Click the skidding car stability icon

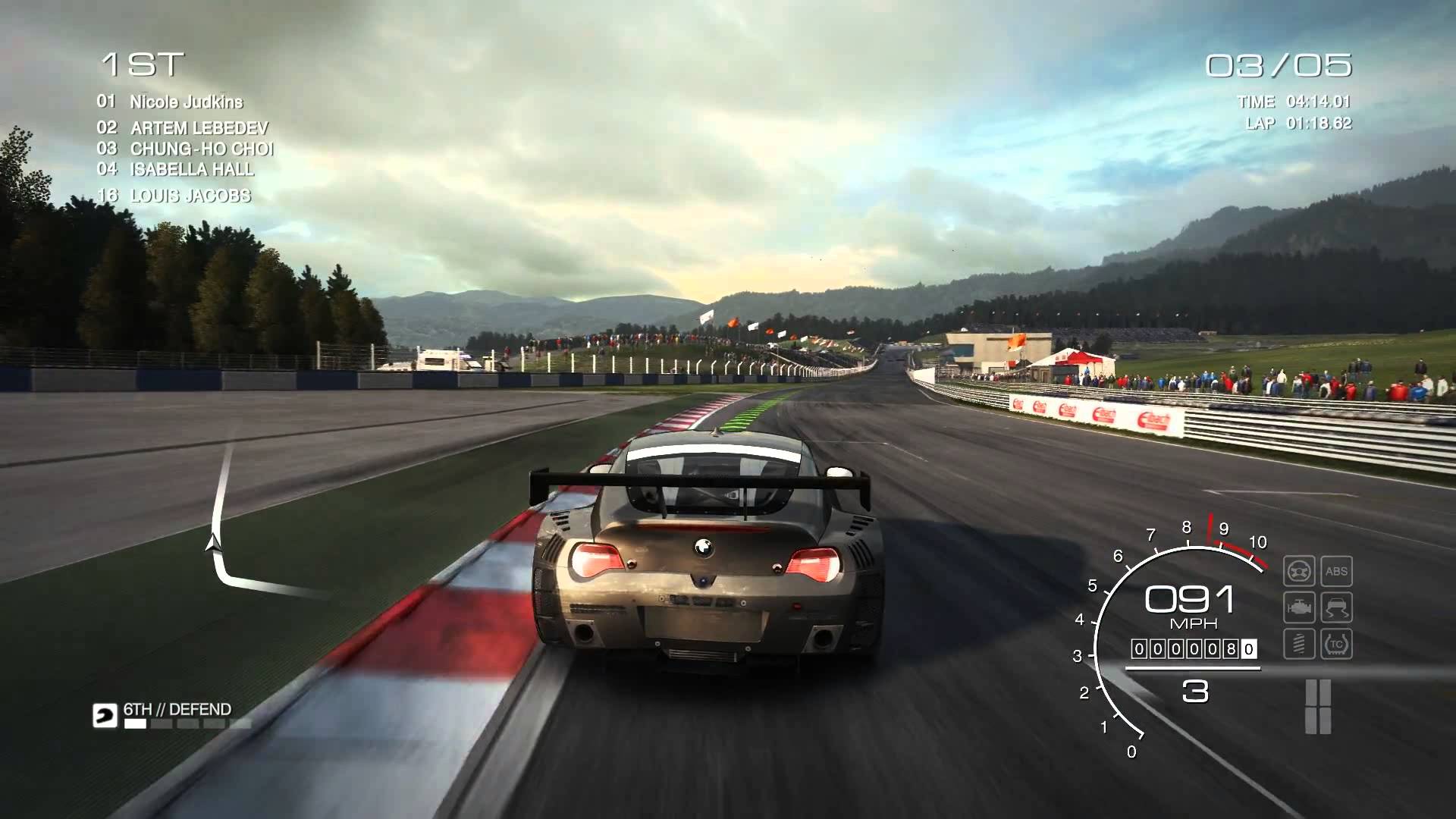[x=1336, y=607]
